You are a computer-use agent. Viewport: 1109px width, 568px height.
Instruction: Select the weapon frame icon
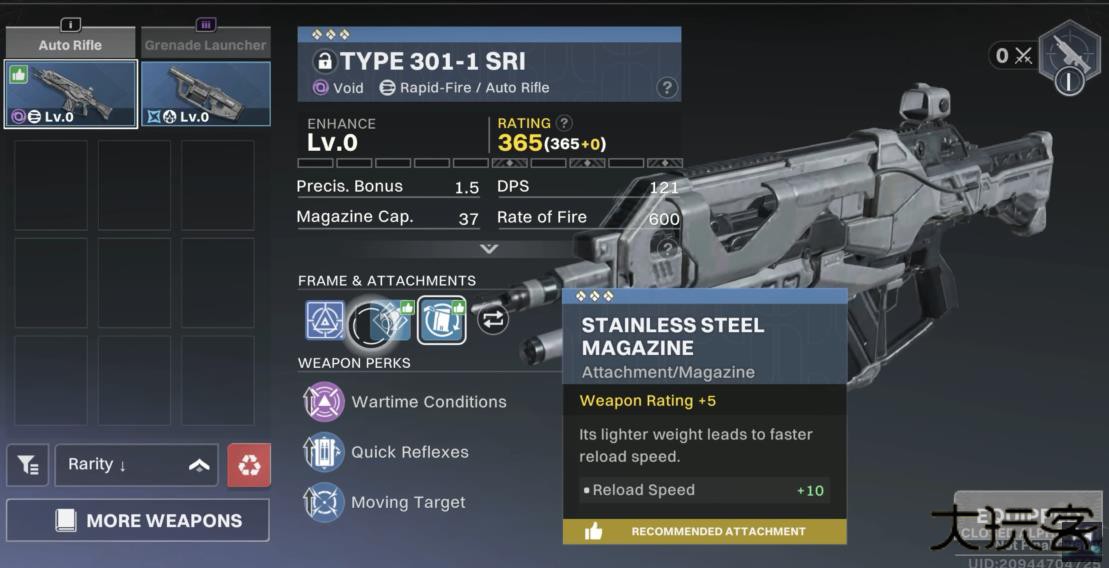[x=324, y=320]
